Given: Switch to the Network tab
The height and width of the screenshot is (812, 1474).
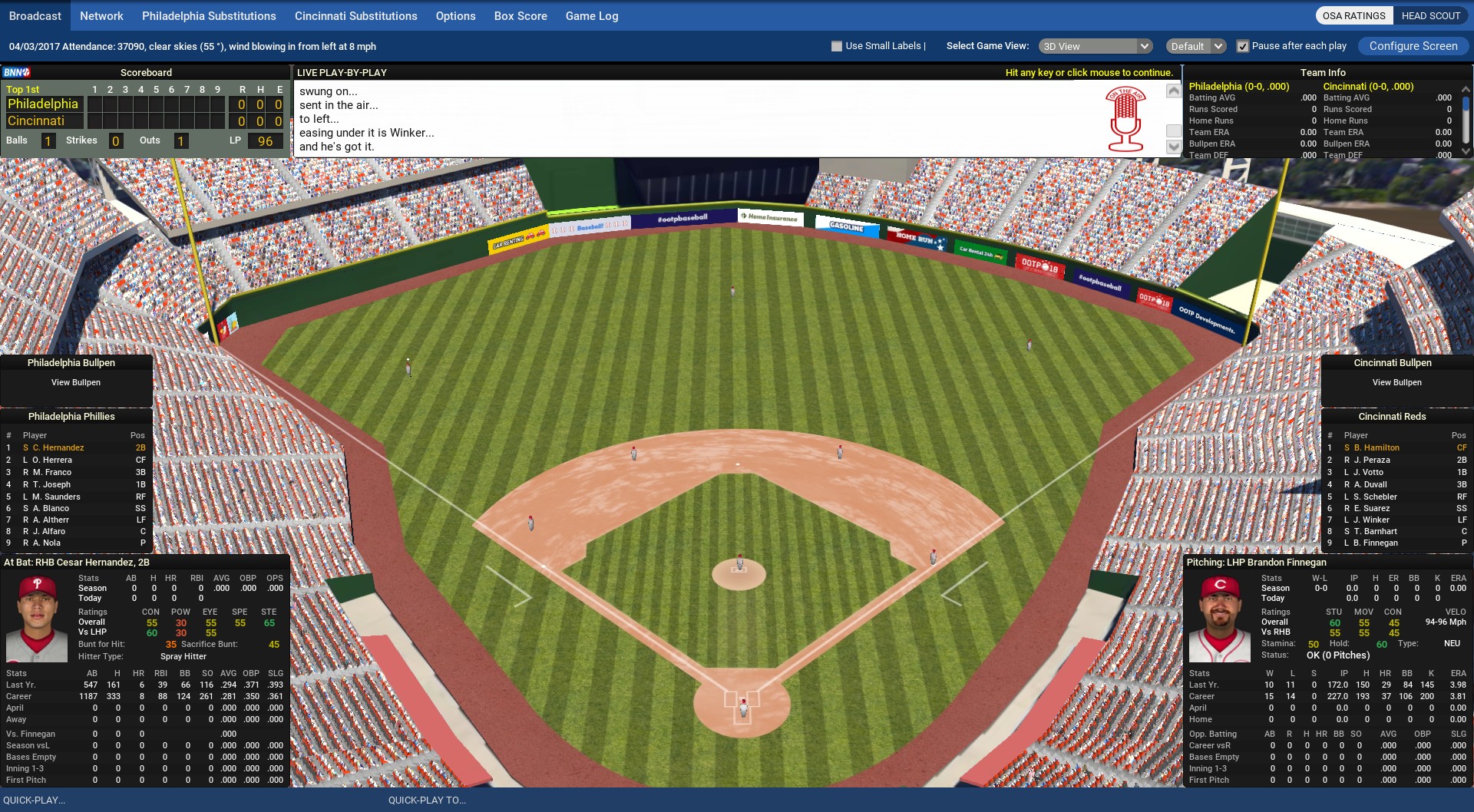Looking at the screenshot, I should point(101,16).
